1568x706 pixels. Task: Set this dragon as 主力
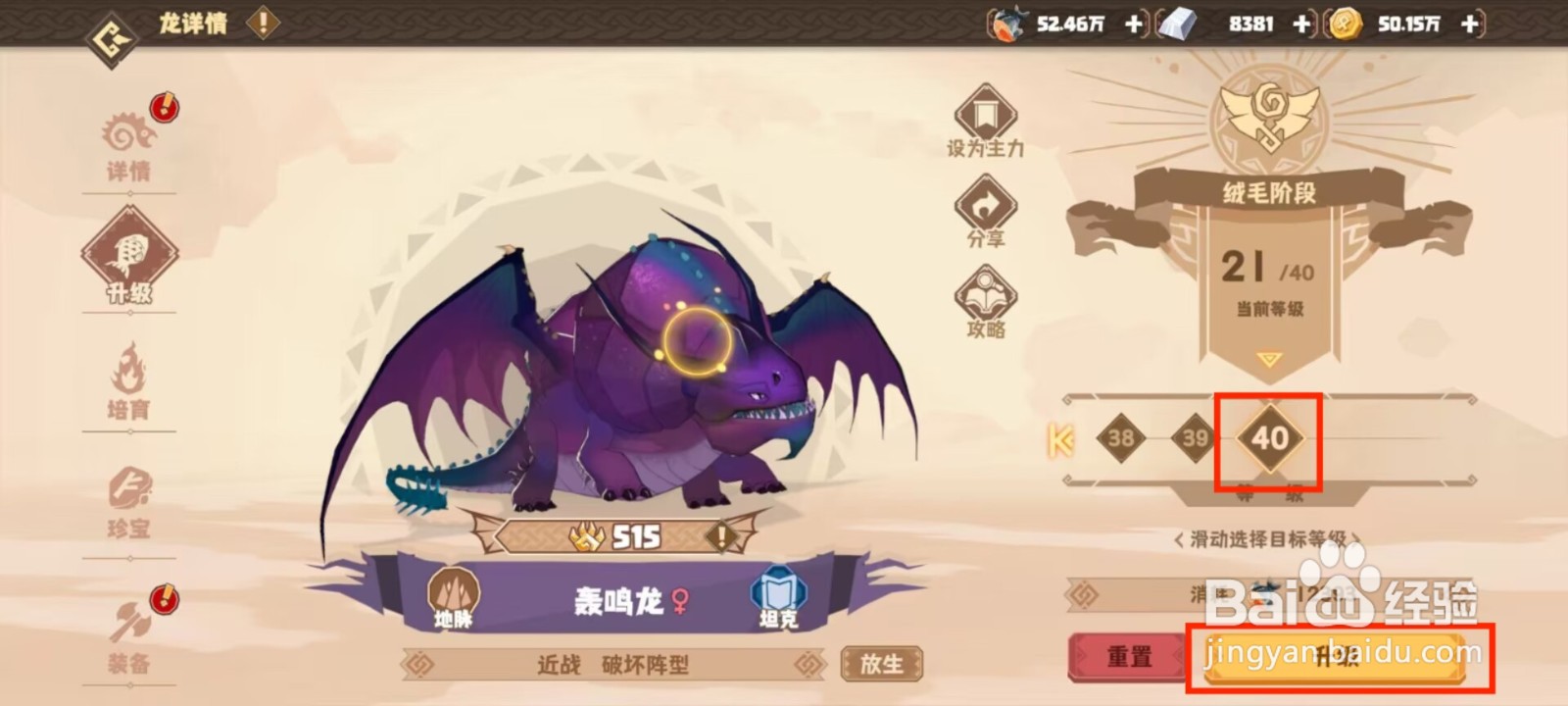pyautogui.click(x=985, y=123)
